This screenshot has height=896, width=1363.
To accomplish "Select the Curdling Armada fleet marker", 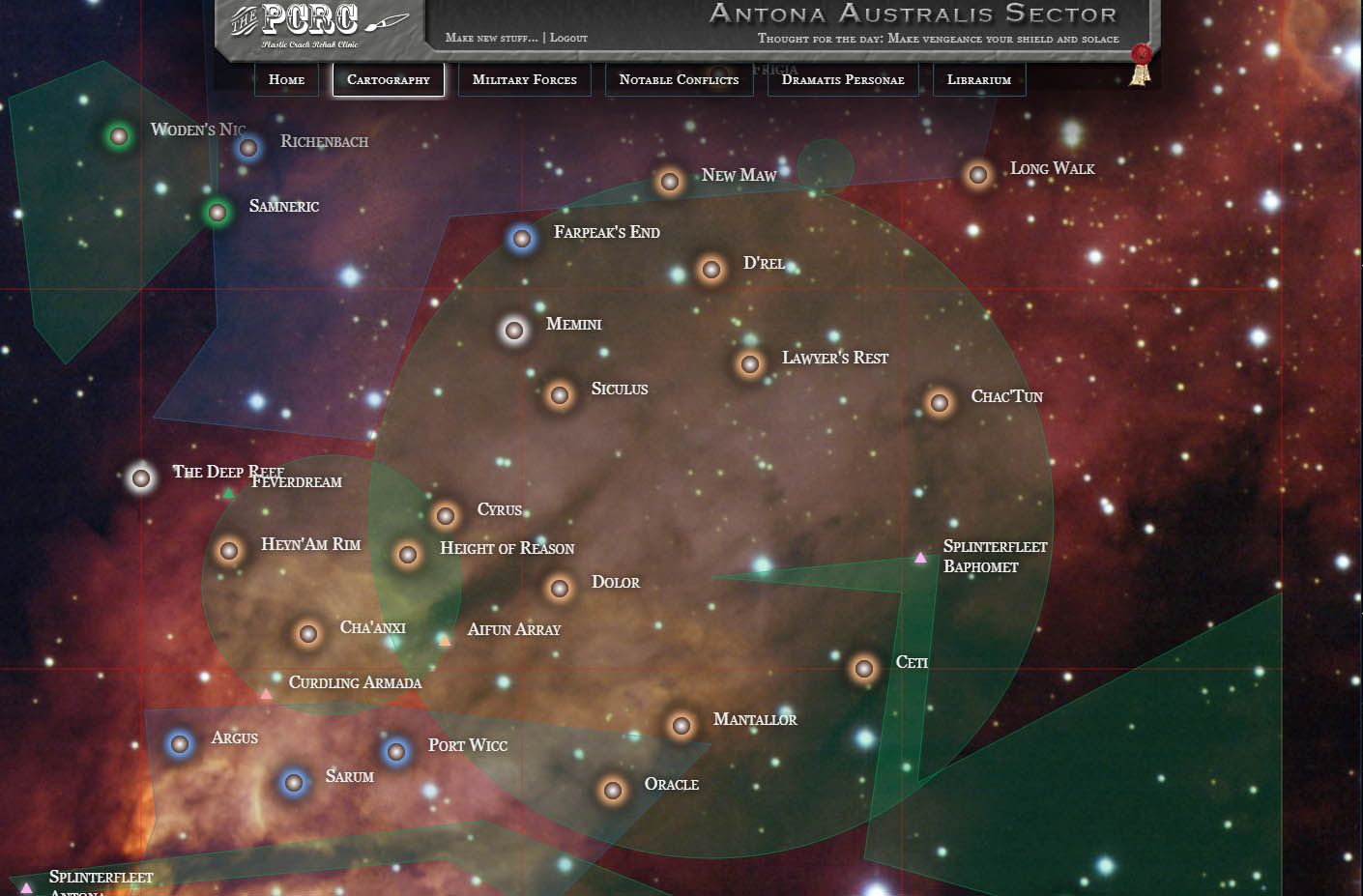I will [266, 692].
